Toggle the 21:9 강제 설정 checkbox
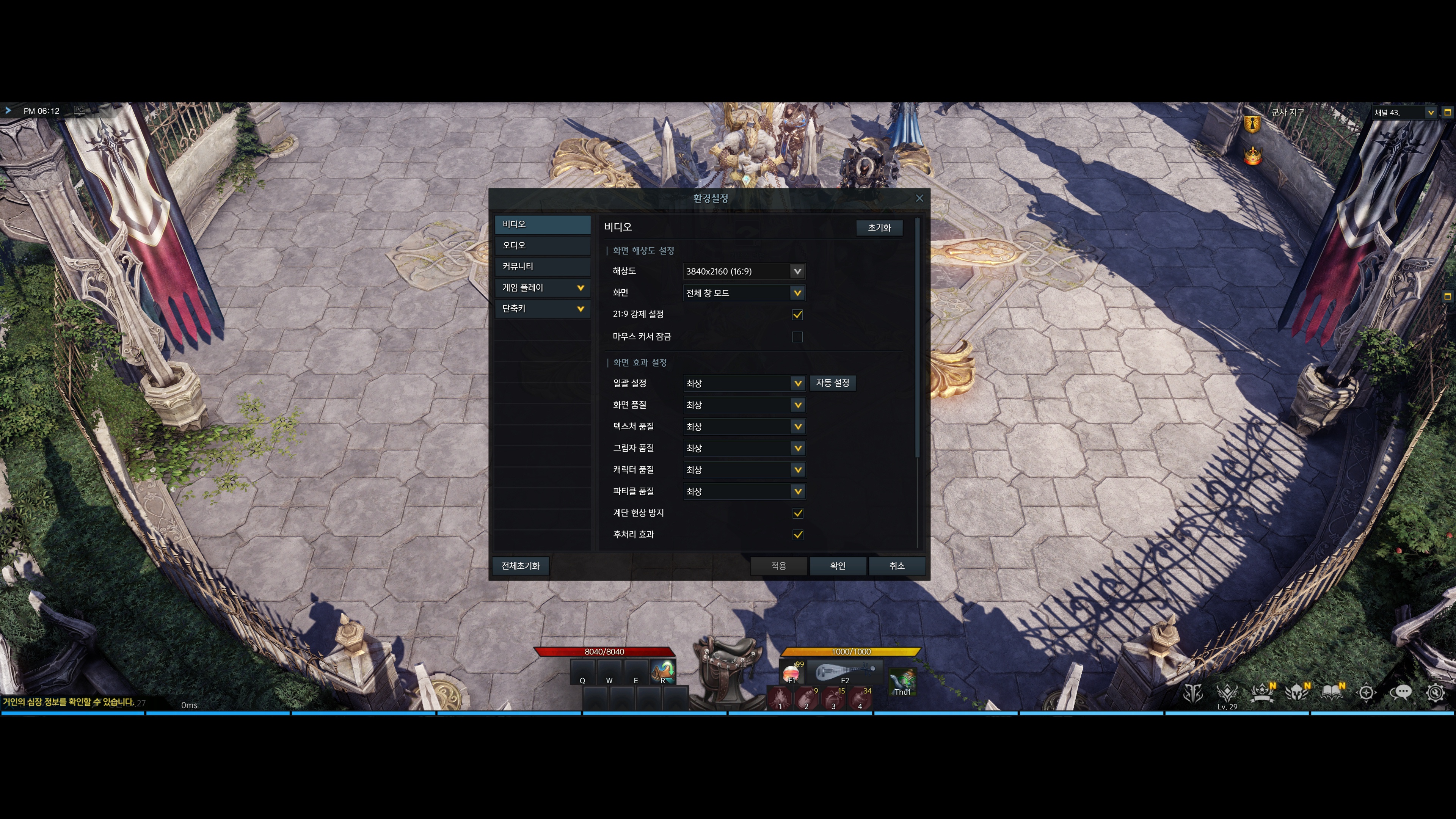The image size is (1456, 819). click(797, 315)
